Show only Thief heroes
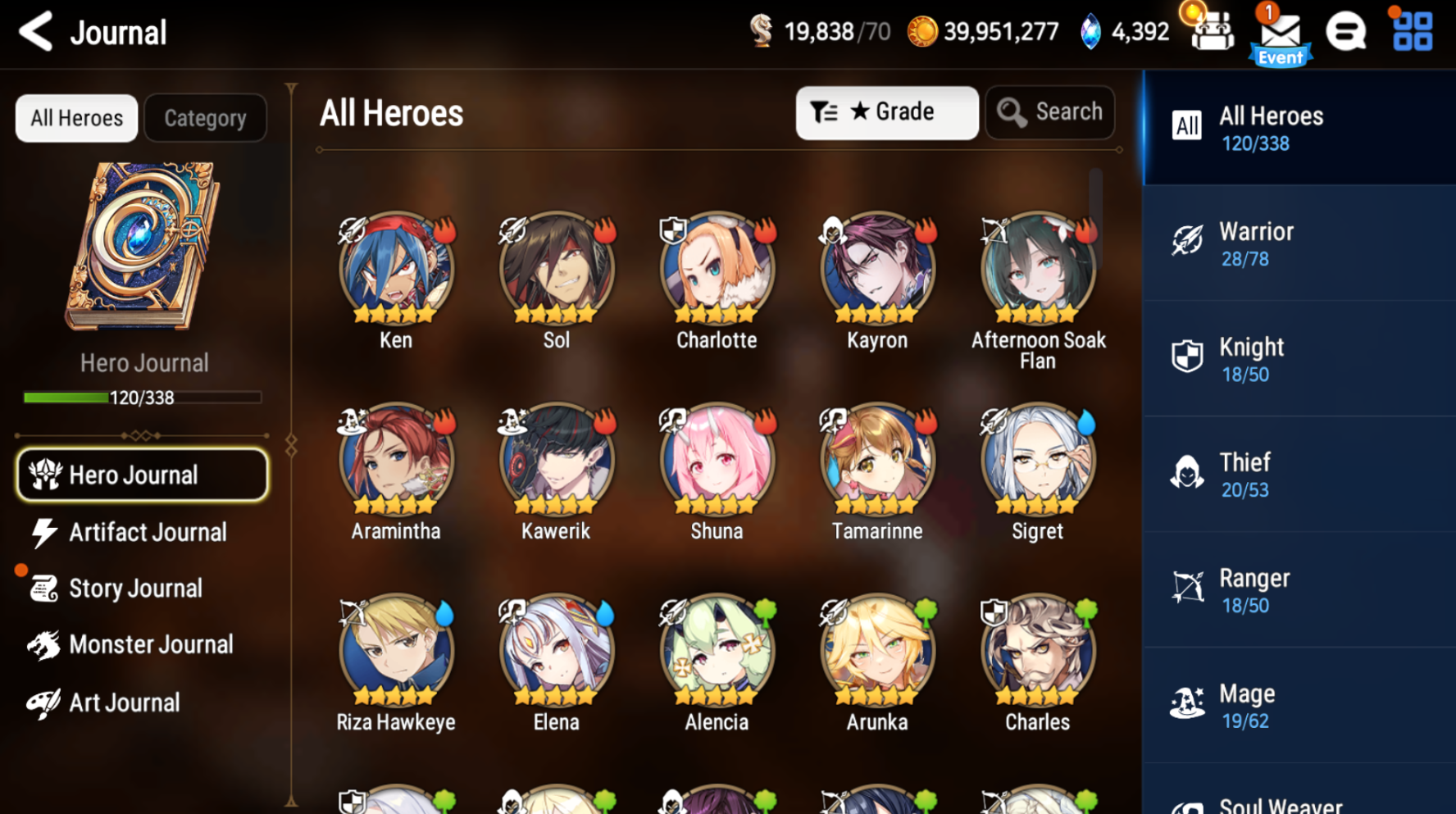Viewport: 1456px width, 814px height. coord(1299,475)
